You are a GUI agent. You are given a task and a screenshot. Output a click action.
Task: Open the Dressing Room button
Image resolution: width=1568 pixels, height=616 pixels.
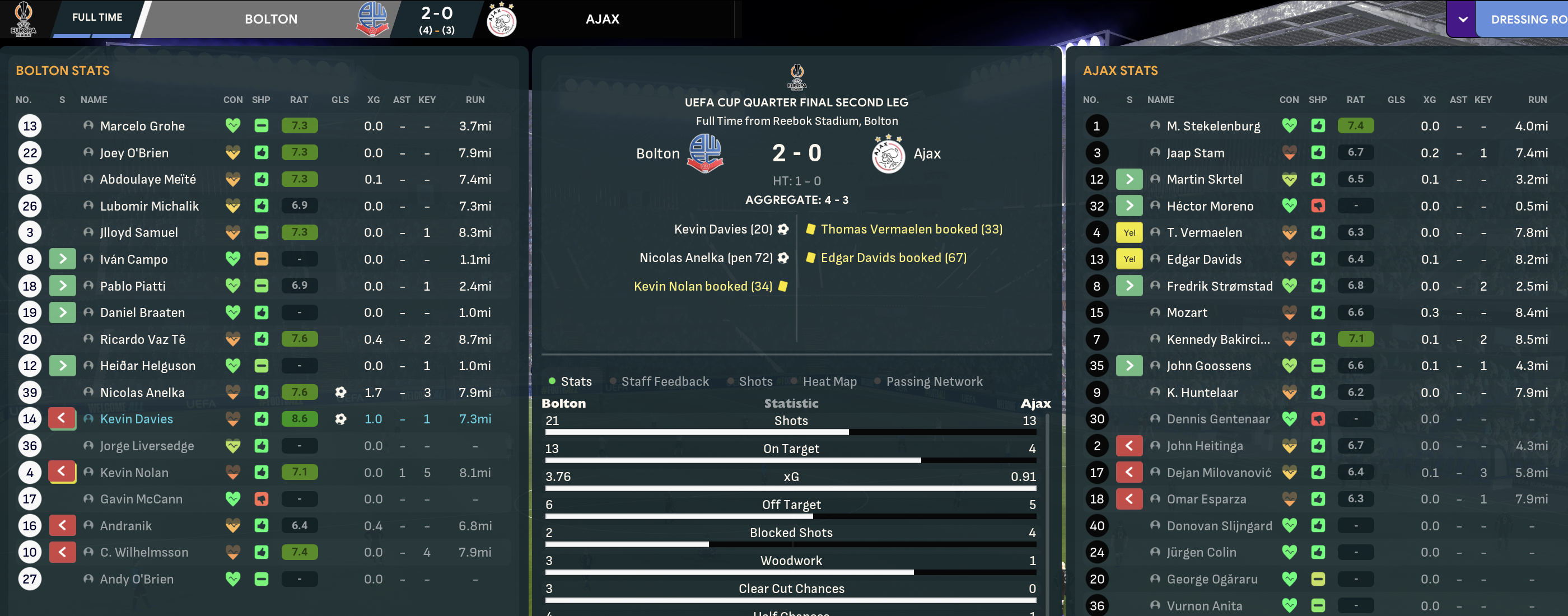[x=1528, y=20]
